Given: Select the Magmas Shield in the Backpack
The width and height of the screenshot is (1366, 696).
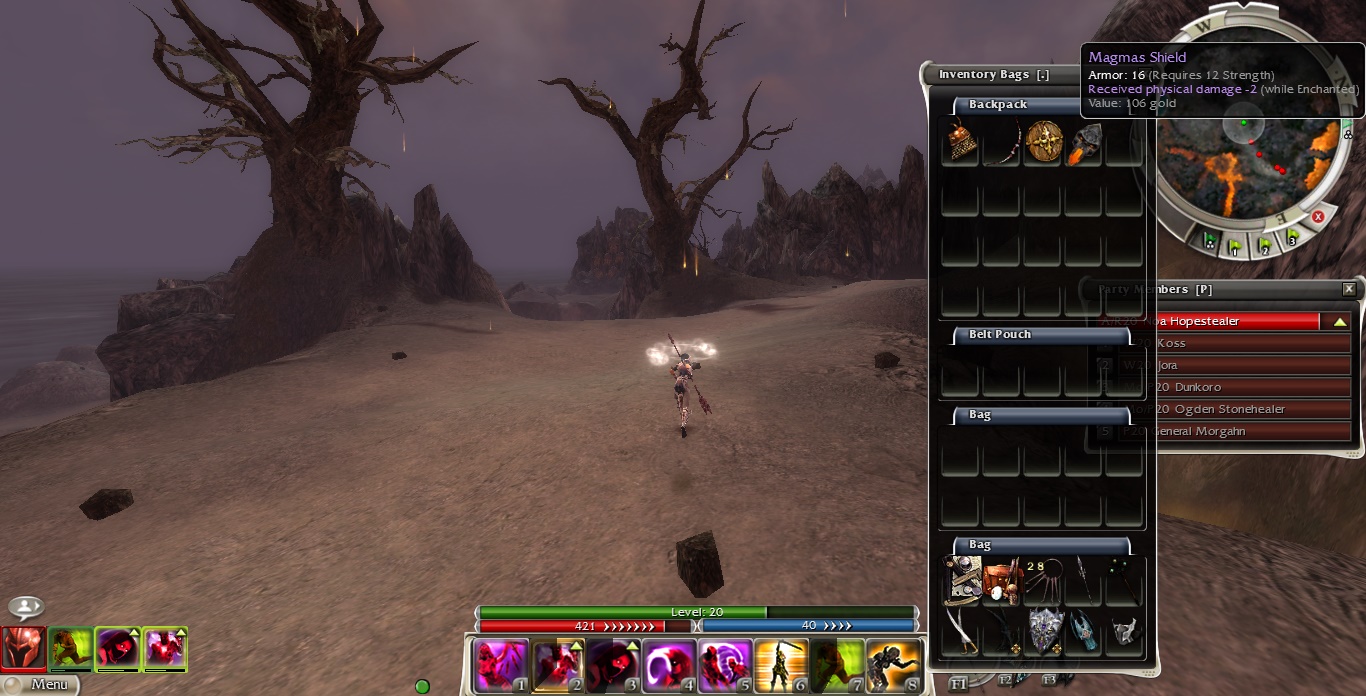Looking at the screenshot, I should [1043, 143].
